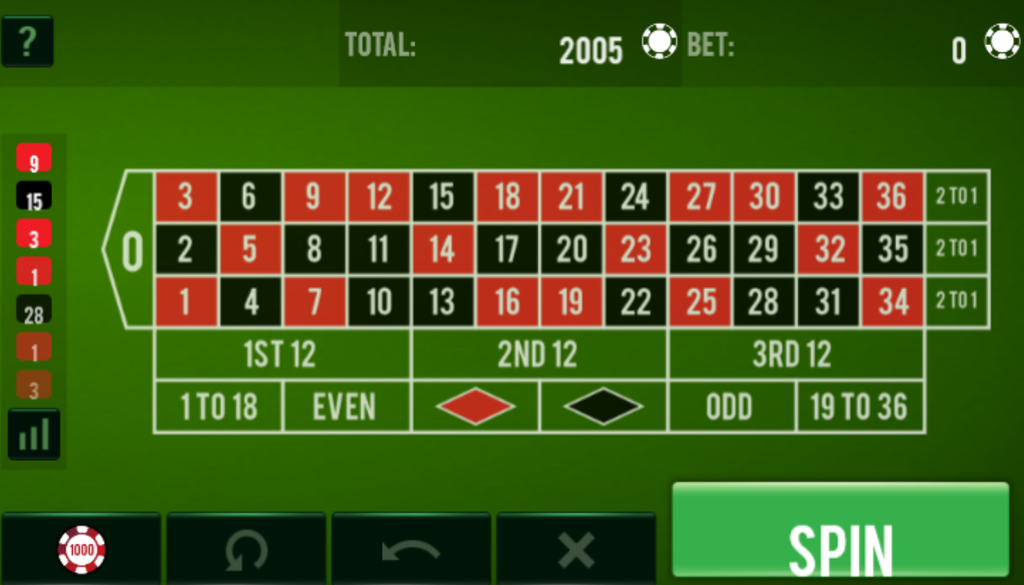This screenshot has height=585, width=1024.
Task: Bet on the 2ND 12 dozen
Action: 538,354
